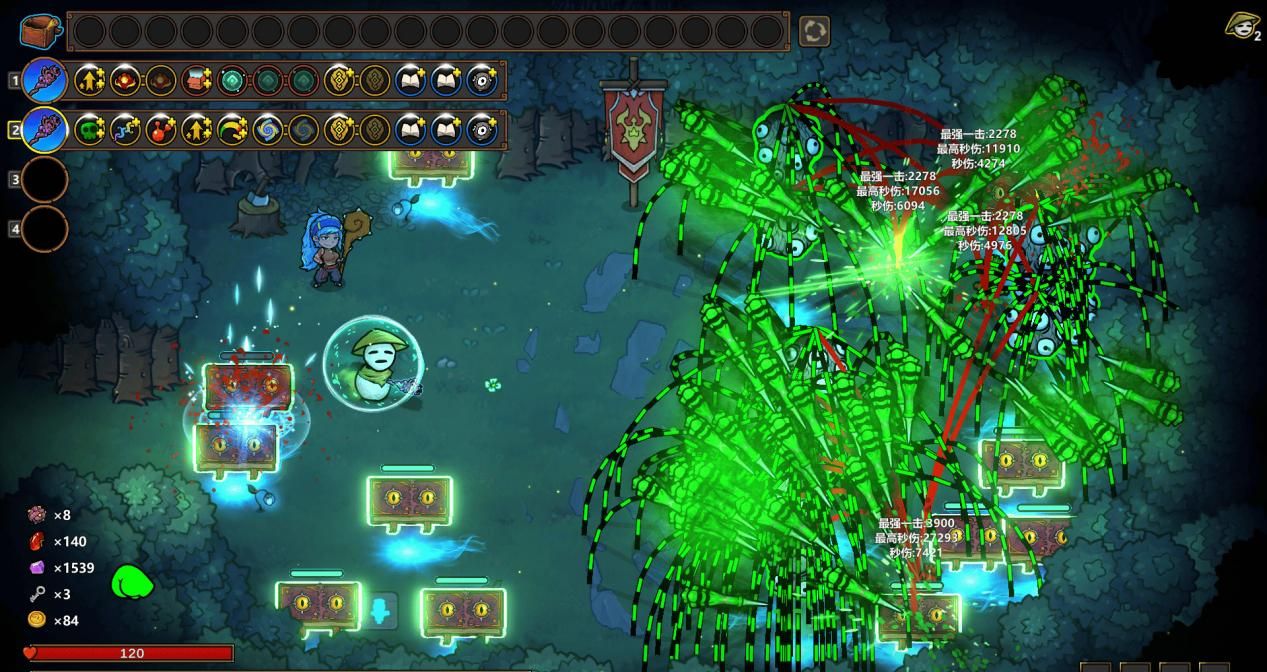Viewport: 1267px width, 672px height.
Task: Select the staff in wand slot 2
Action: pyautogui.click(x=45, y=130)
